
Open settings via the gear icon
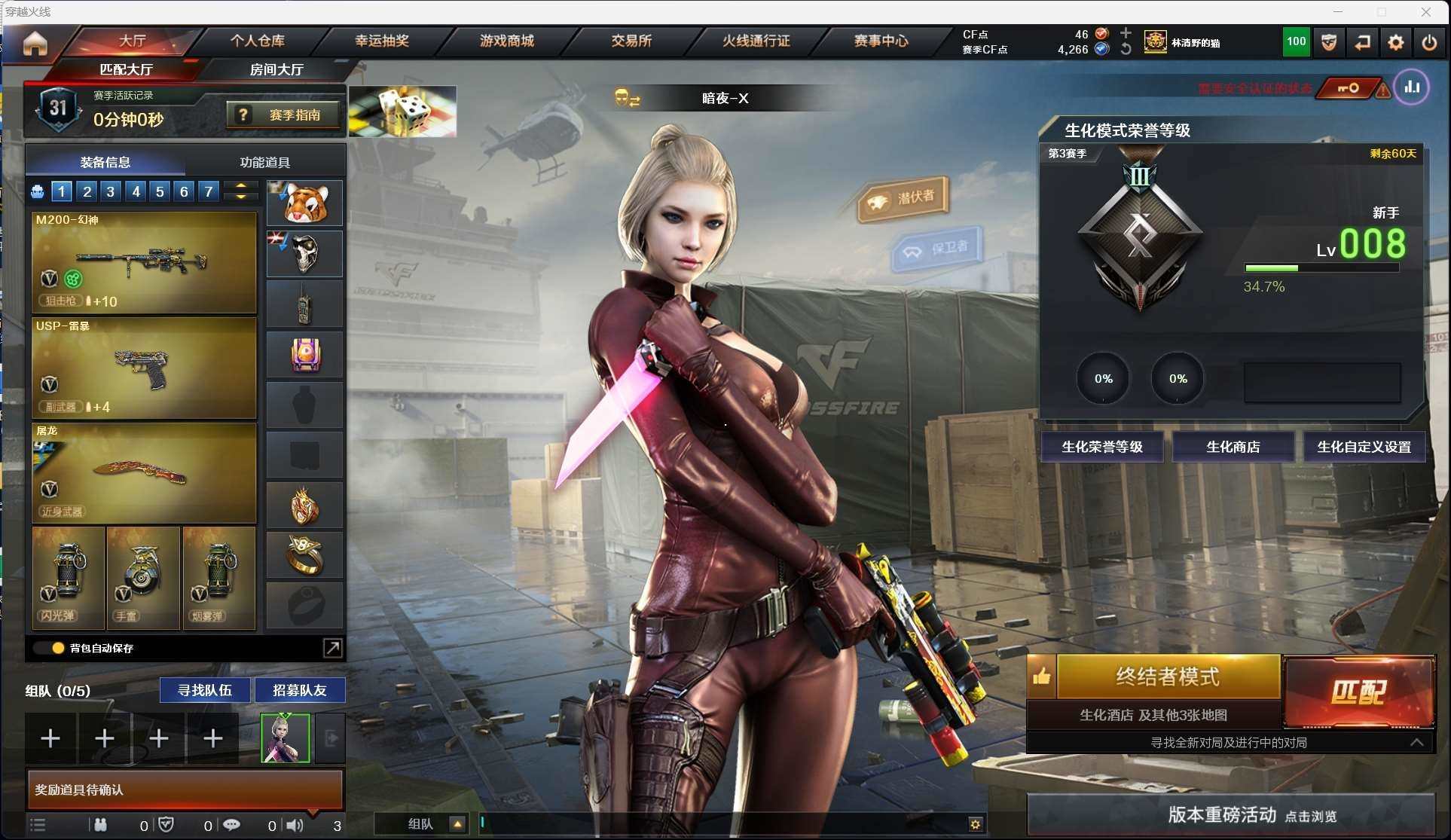pyautogui.click(x=1395, y=43)
